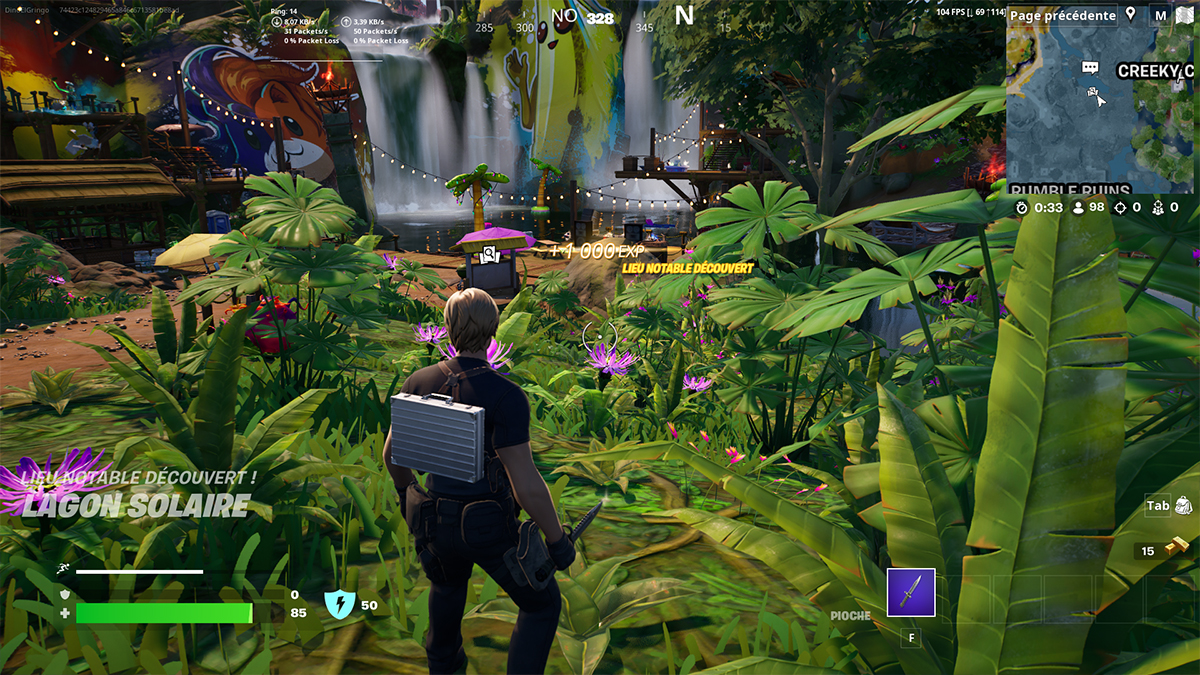This screenshot has width=1200, height=675.
Task: Open the full map via folded-map icon
Action: (x=1185, y=15)
